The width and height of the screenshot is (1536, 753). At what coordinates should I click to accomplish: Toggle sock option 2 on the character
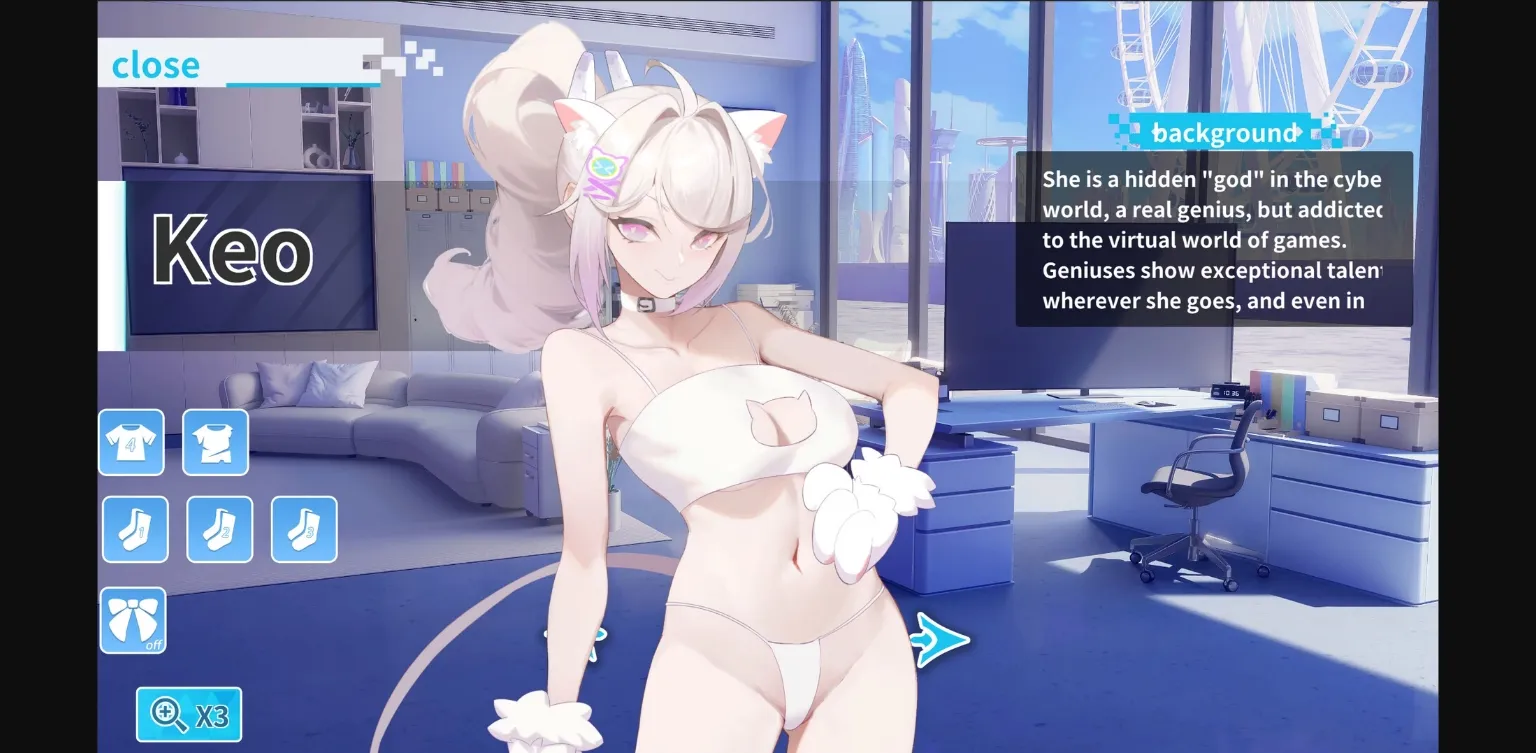point(219,529)
